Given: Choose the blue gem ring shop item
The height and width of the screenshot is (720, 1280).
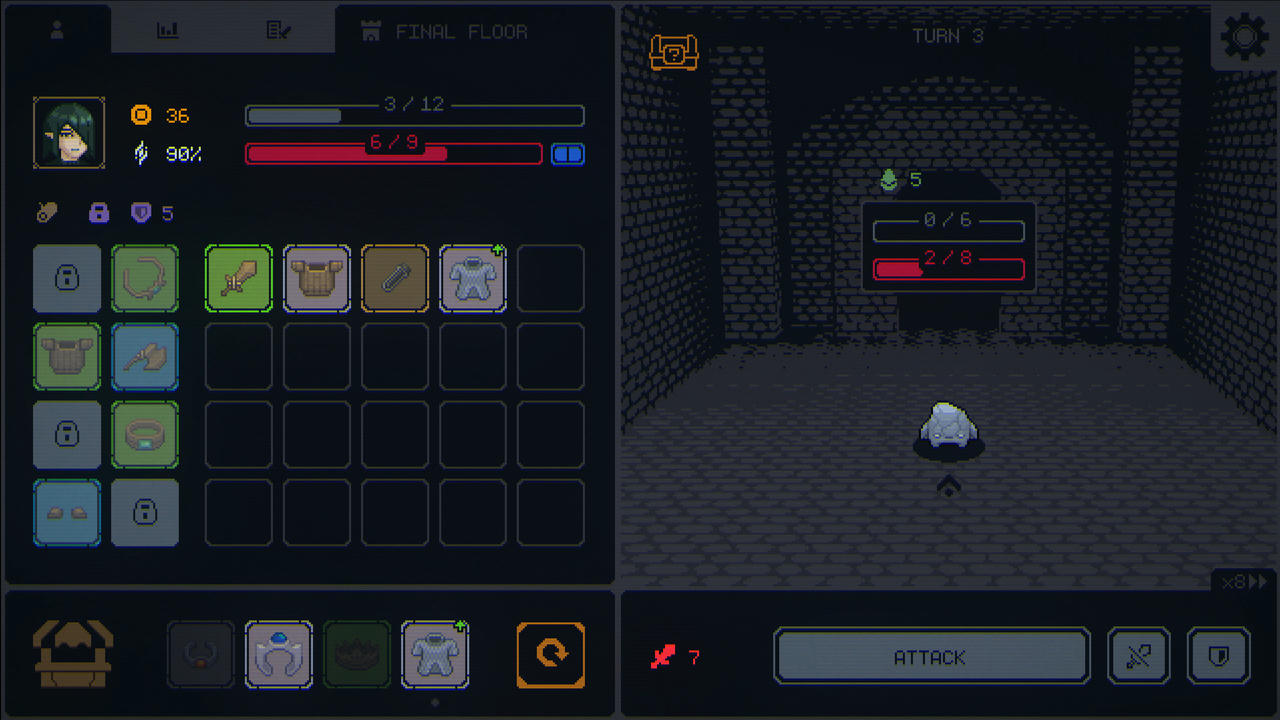Looking at the screenshot, I should [x=279, y=655].
